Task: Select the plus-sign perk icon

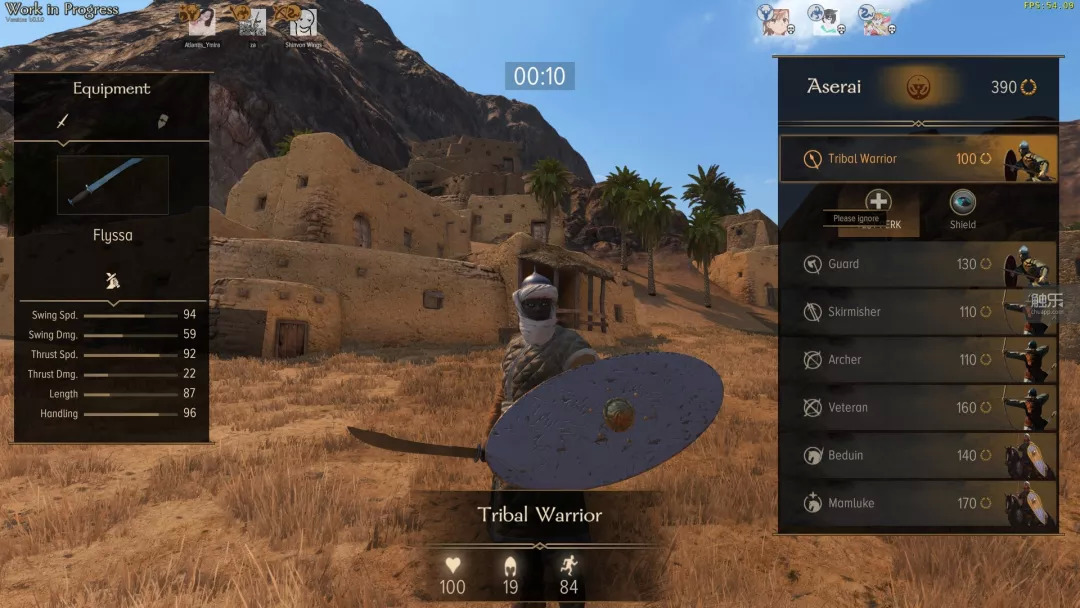Action: tap(878, 202)
